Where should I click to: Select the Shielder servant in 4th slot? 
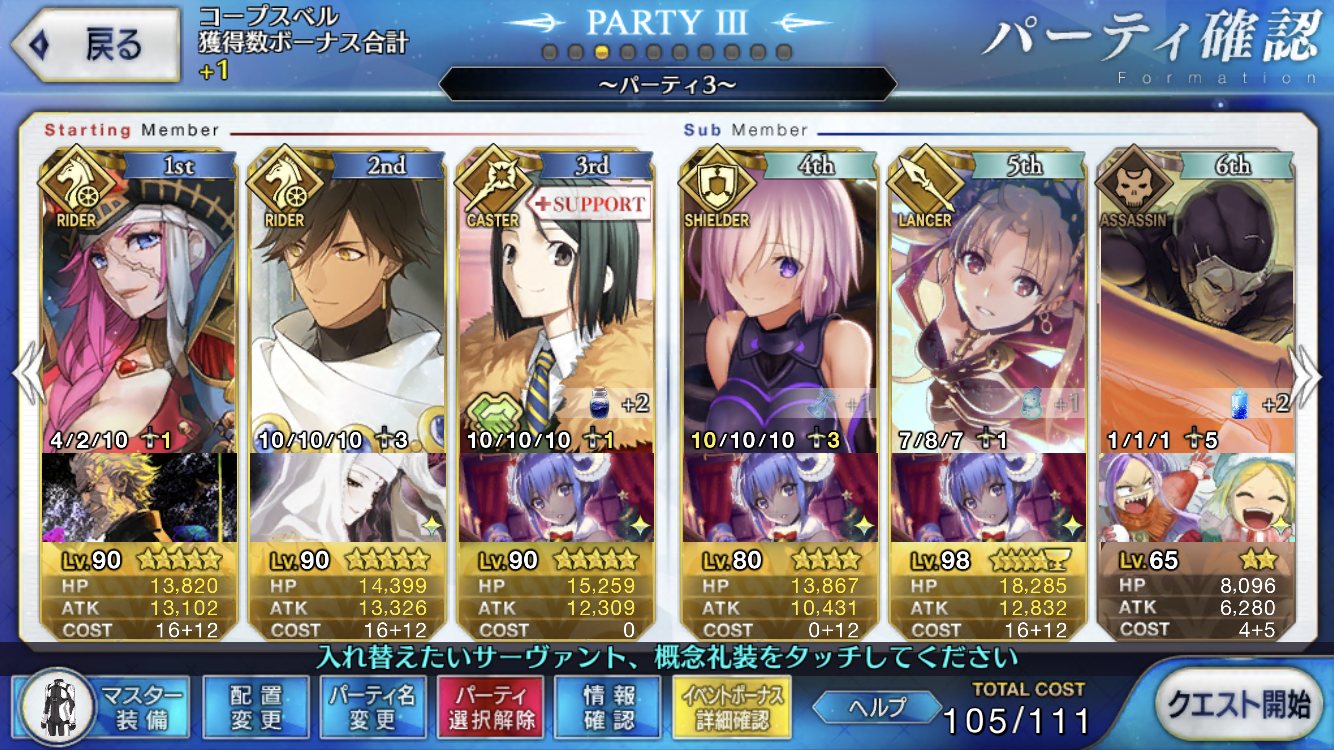[x=779, y=300]
